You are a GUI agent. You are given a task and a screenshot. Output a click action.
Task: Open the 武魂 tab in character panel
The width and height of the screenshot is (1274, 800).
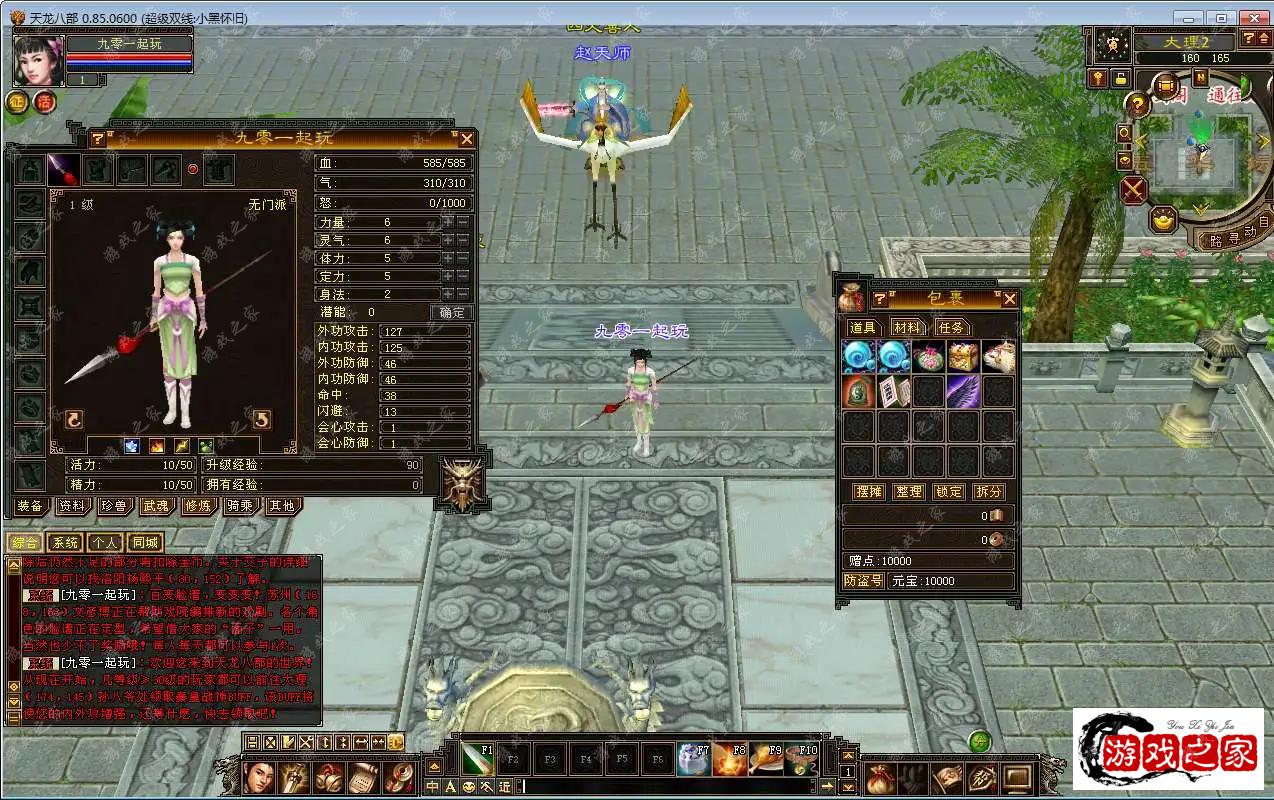(x=156, y=506)
